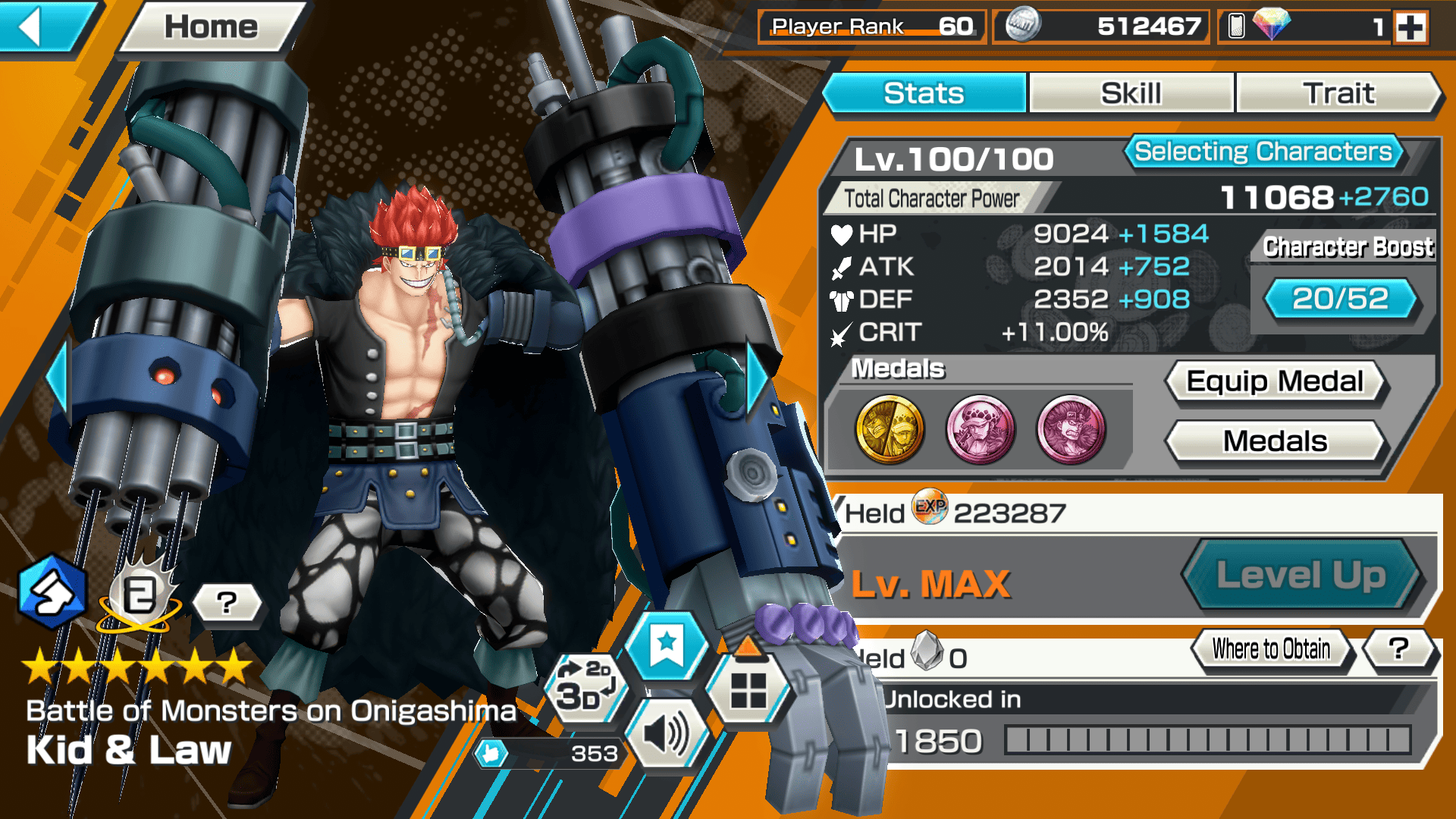This screenshot has height=819, width=1456.
Task: Open character info question mark near stars
Action: coord(227,603)
